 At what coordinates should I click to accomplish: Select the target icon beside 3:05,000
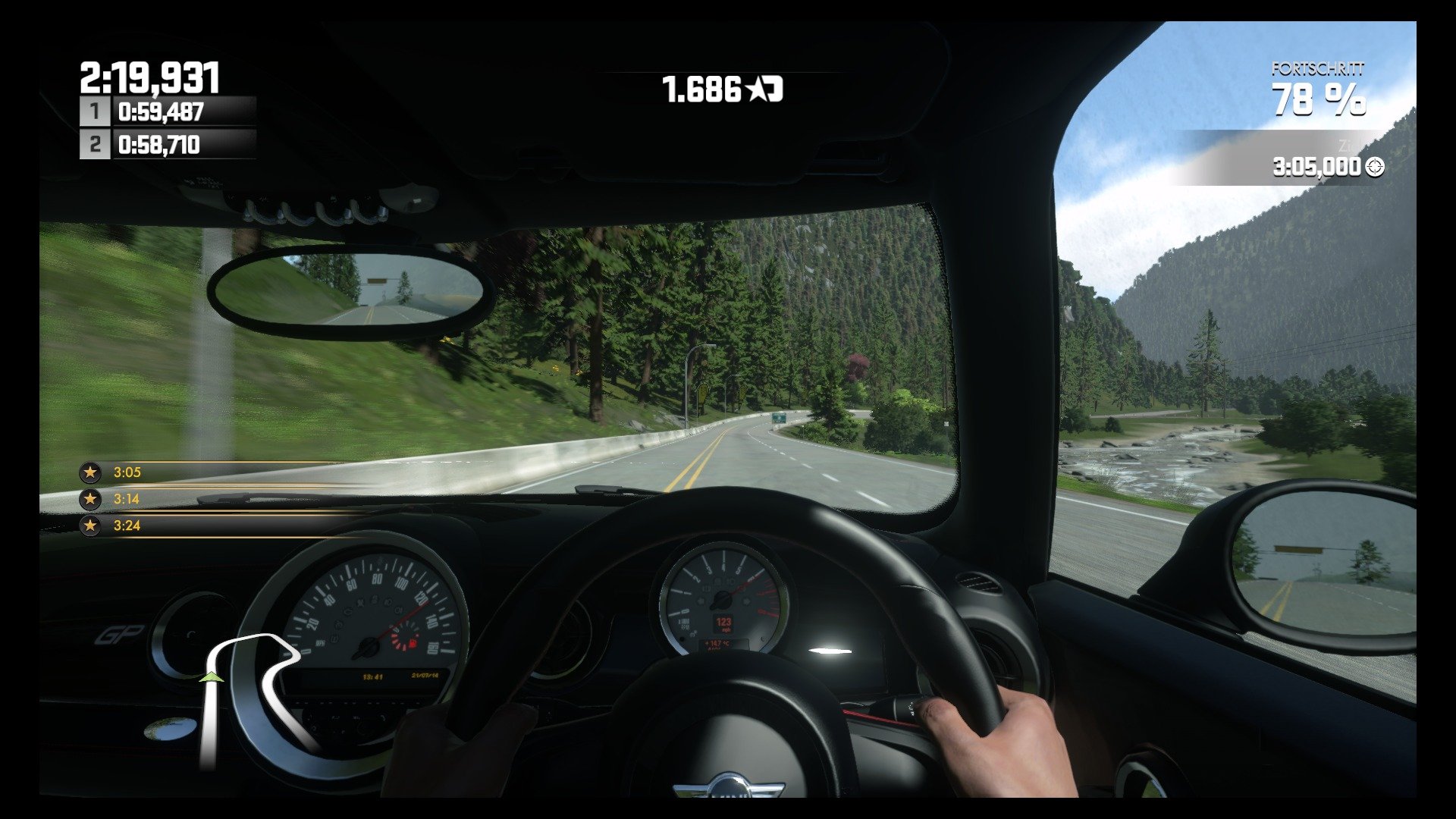[x=1374, y=168]
